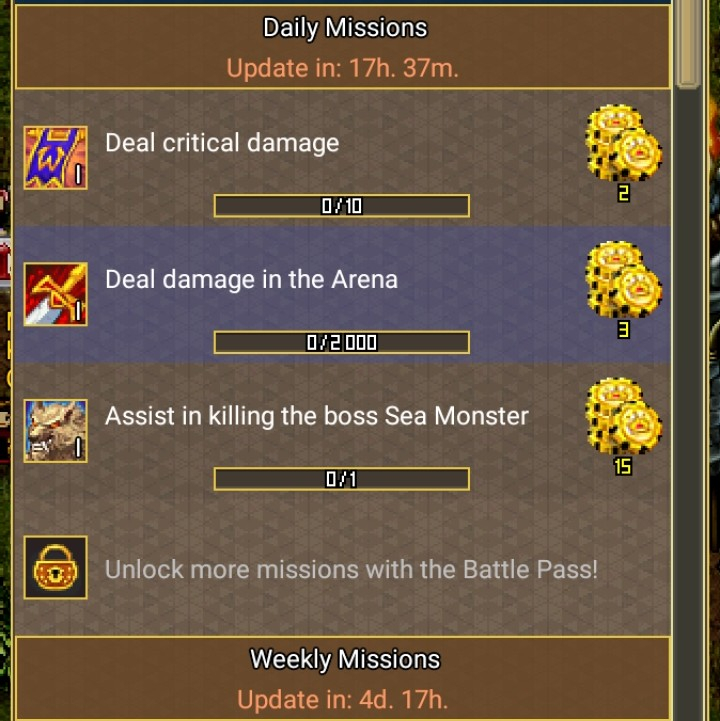The image size is (720, 721).
Task: Open the Deal damage in the Arena mission
Action: point(251,279)
